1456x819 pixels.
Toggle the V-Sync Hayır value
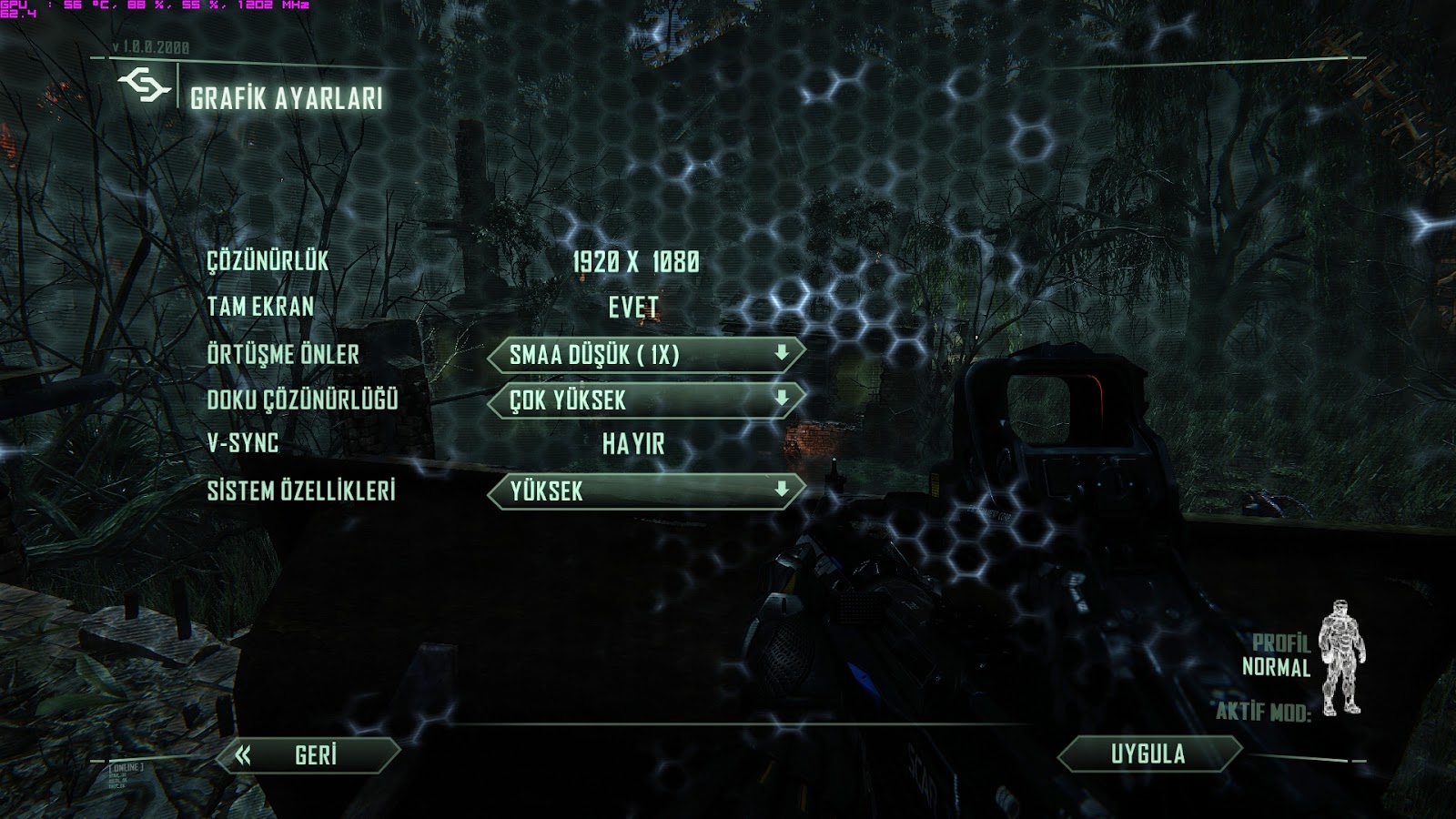click(633, 444)
